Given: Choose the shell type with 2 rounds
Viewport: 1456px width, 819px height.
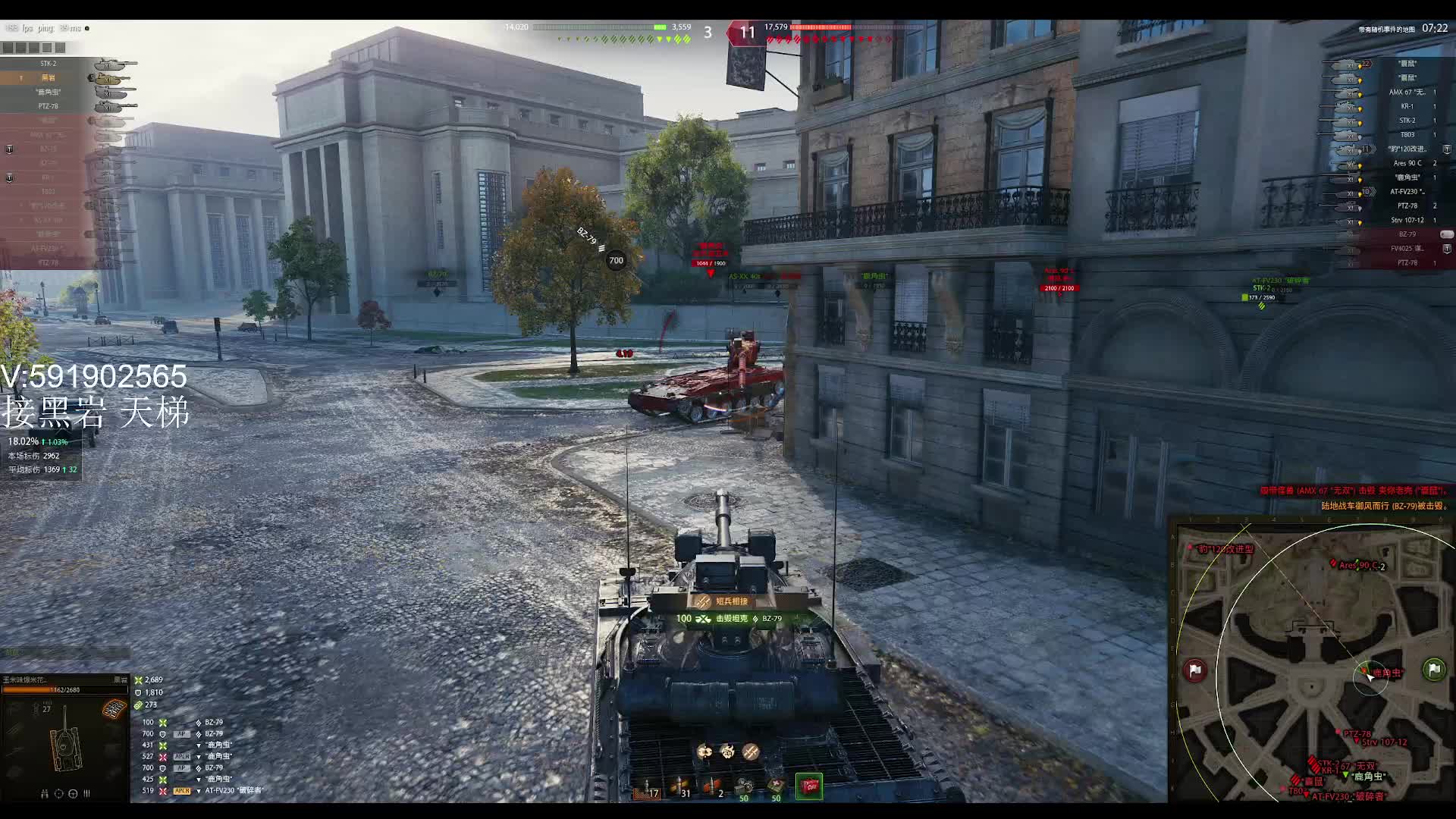Looking at the screenshot, I should coord(713,789).
